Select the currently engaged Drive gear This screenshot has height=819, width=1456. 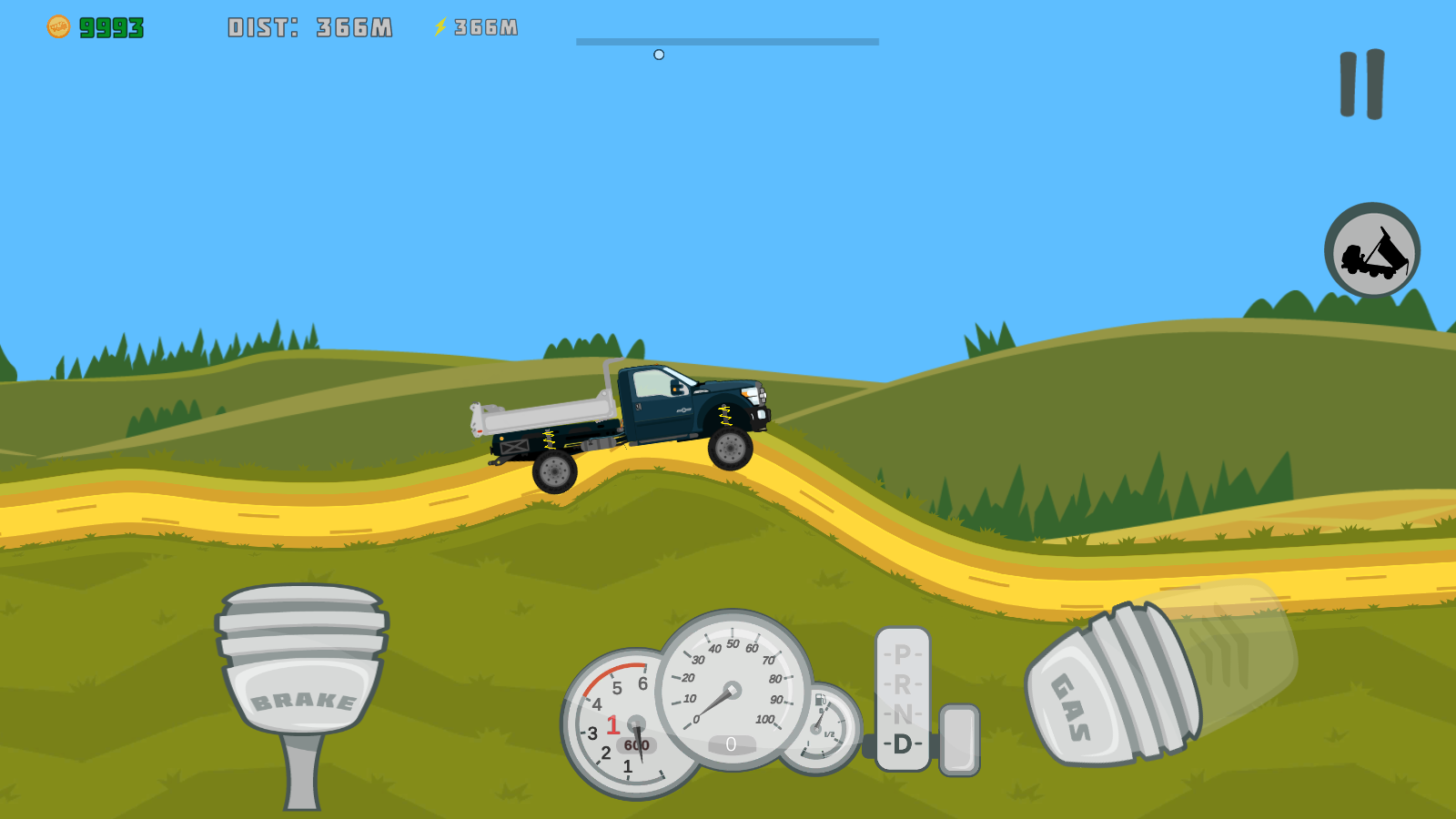pos(901,744)
